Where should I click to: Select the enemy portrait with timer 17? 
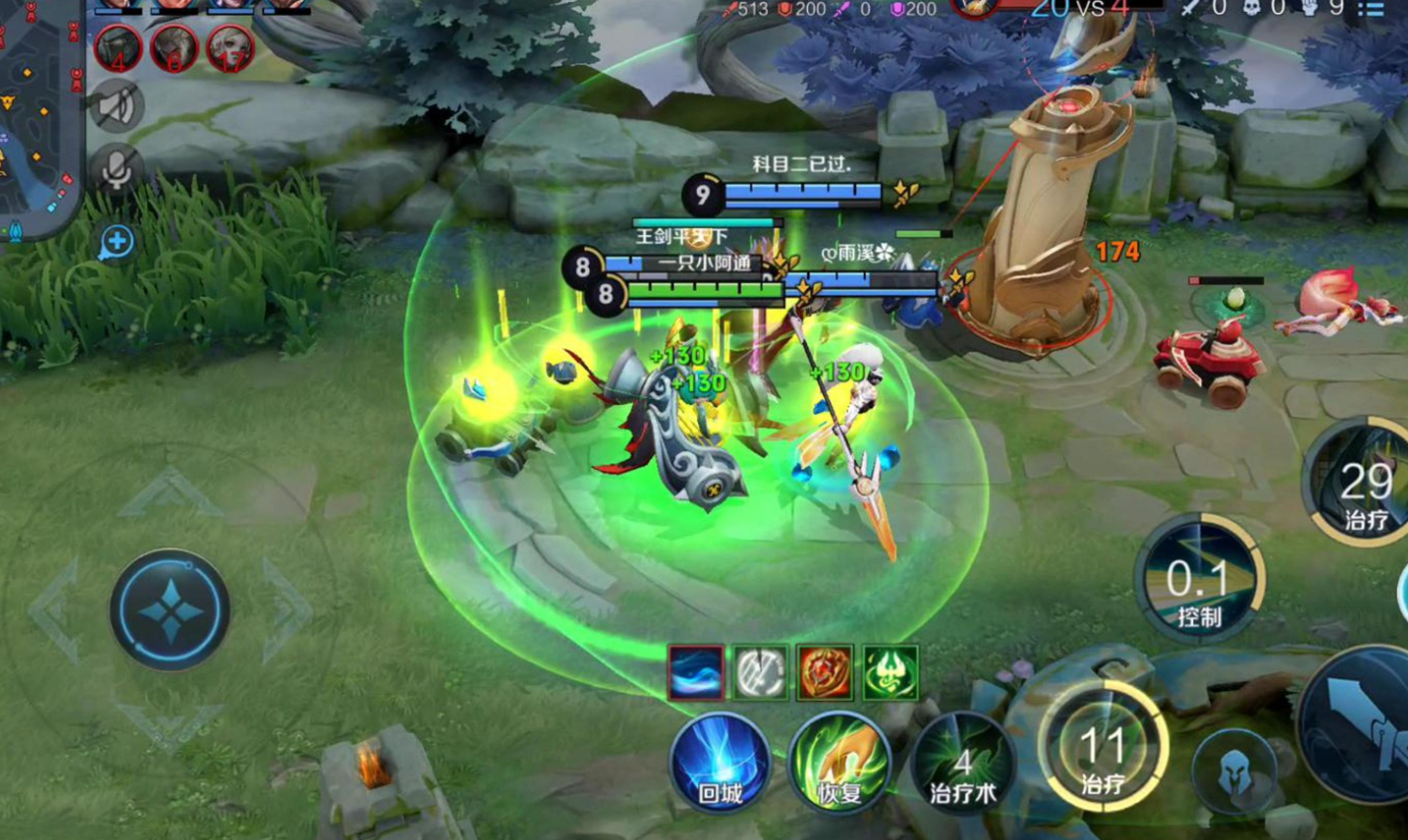click(x=230, y=48)
